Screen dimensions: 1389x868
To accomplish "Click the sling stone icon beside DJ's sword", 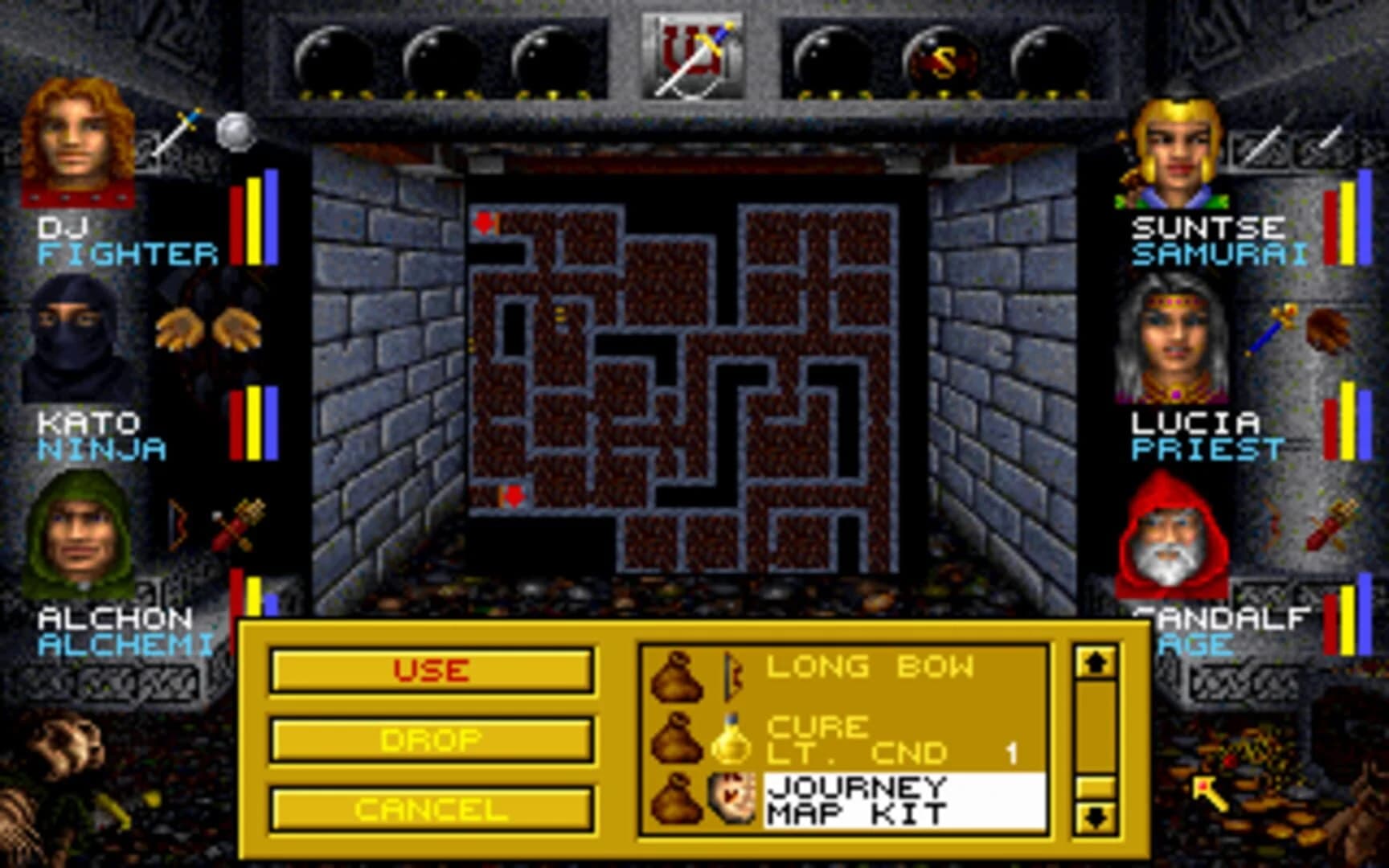I will coord(233,133).
